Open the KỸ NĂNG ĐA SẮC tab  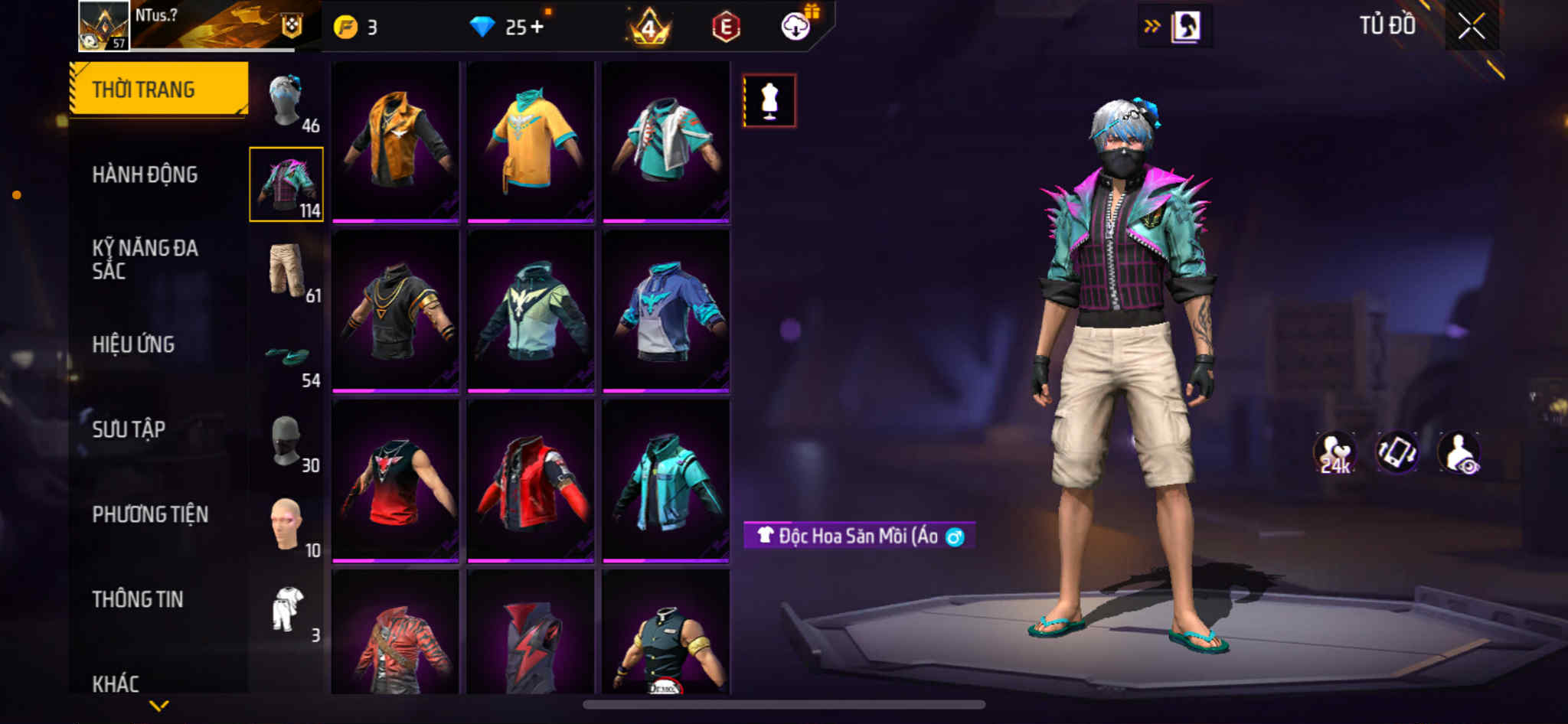[x=145, y=259]
